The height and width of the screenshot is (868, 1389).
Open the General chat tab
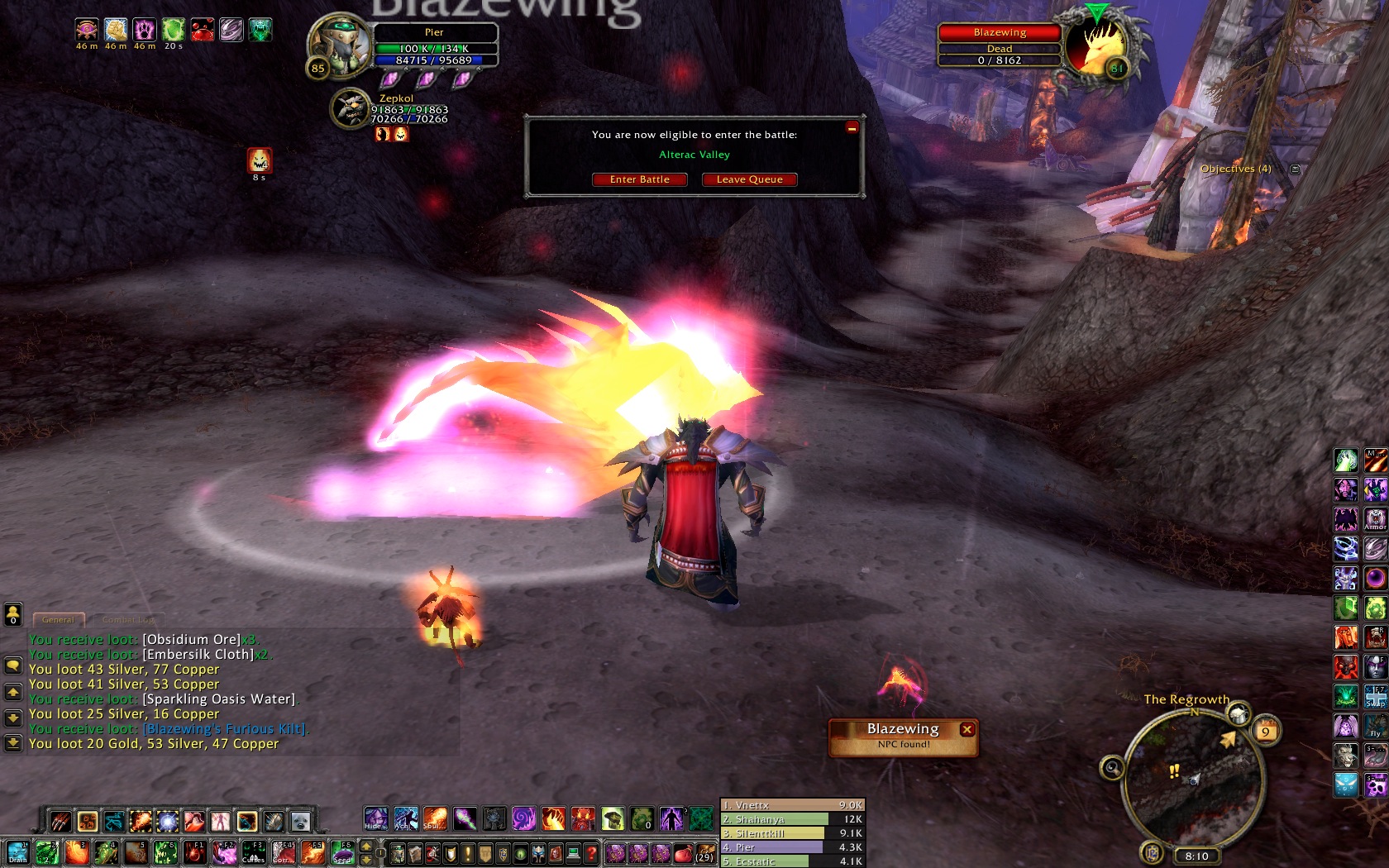click(58, 619)
